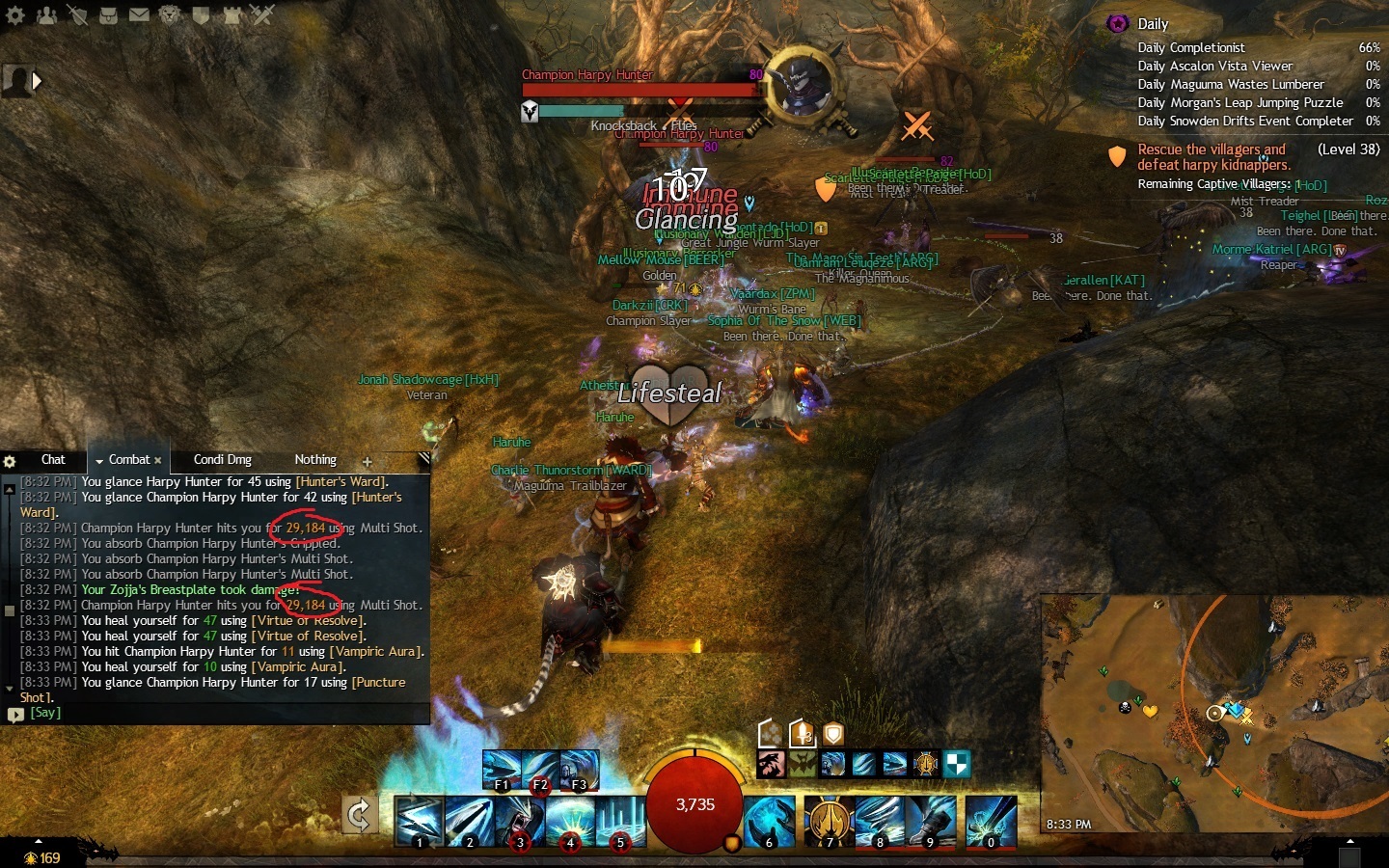The width and height of the screenshot is (1389, 868).
Task: Activate the F1 virtue skill
Action: (x=502, y=771)
